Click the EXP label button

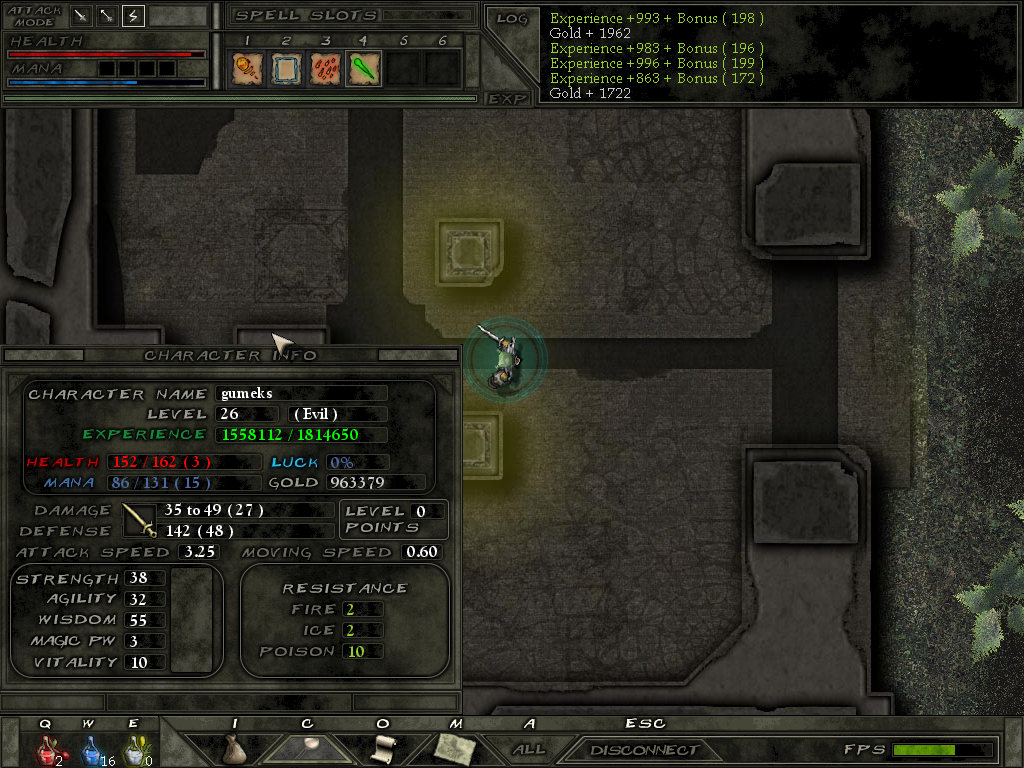point(508,98)
